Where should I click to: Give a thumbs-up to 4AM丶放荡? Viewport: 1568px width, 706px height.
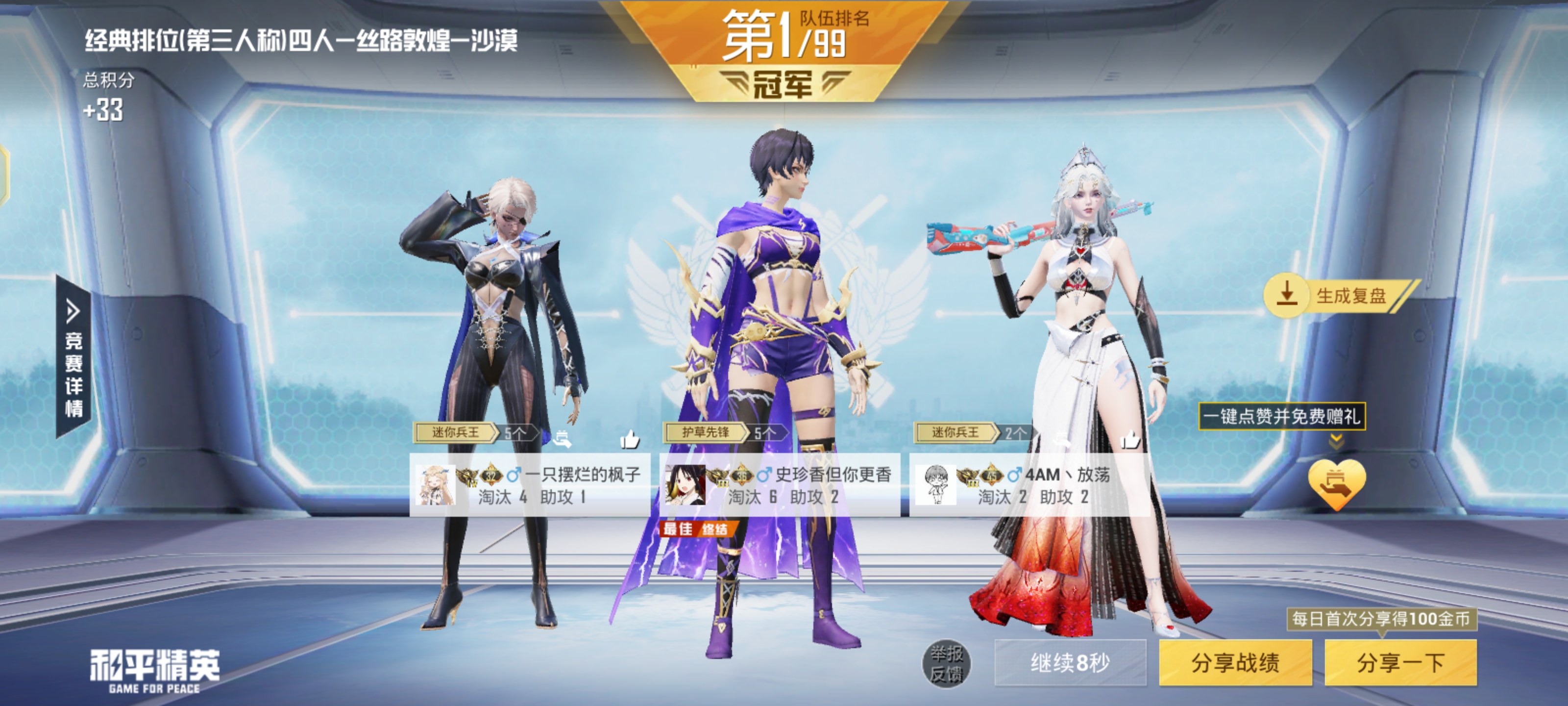(x=1130, y=439)
